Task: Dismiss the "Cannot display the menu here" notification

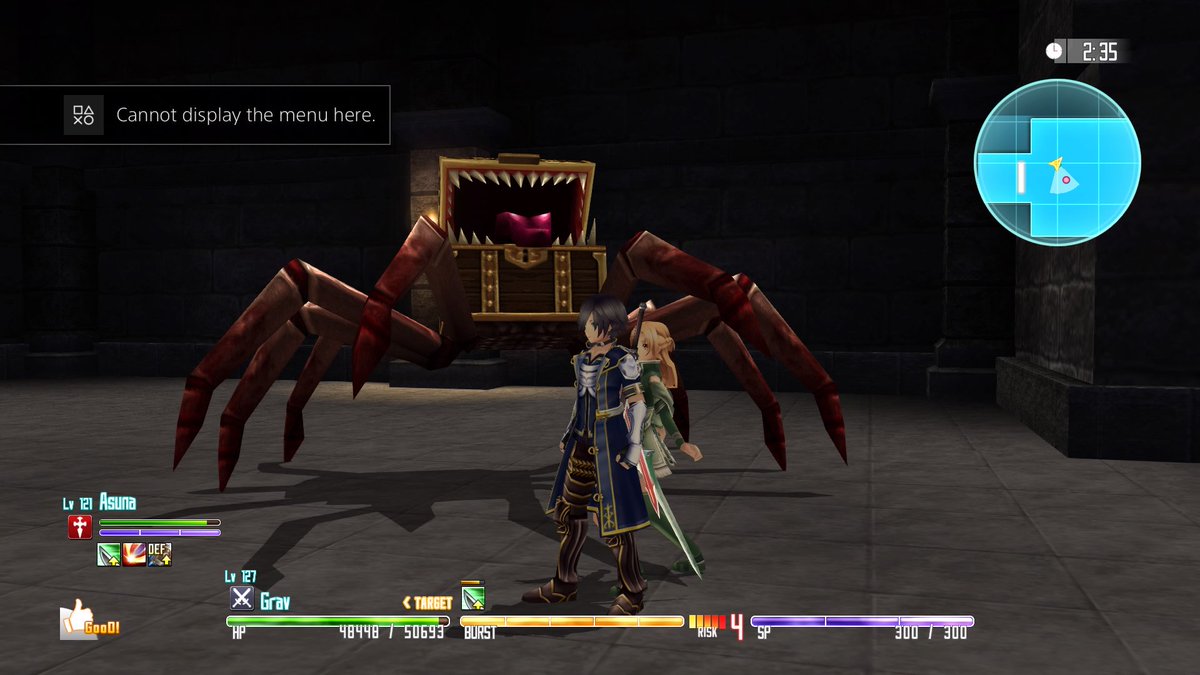Action: click(195, 115)
